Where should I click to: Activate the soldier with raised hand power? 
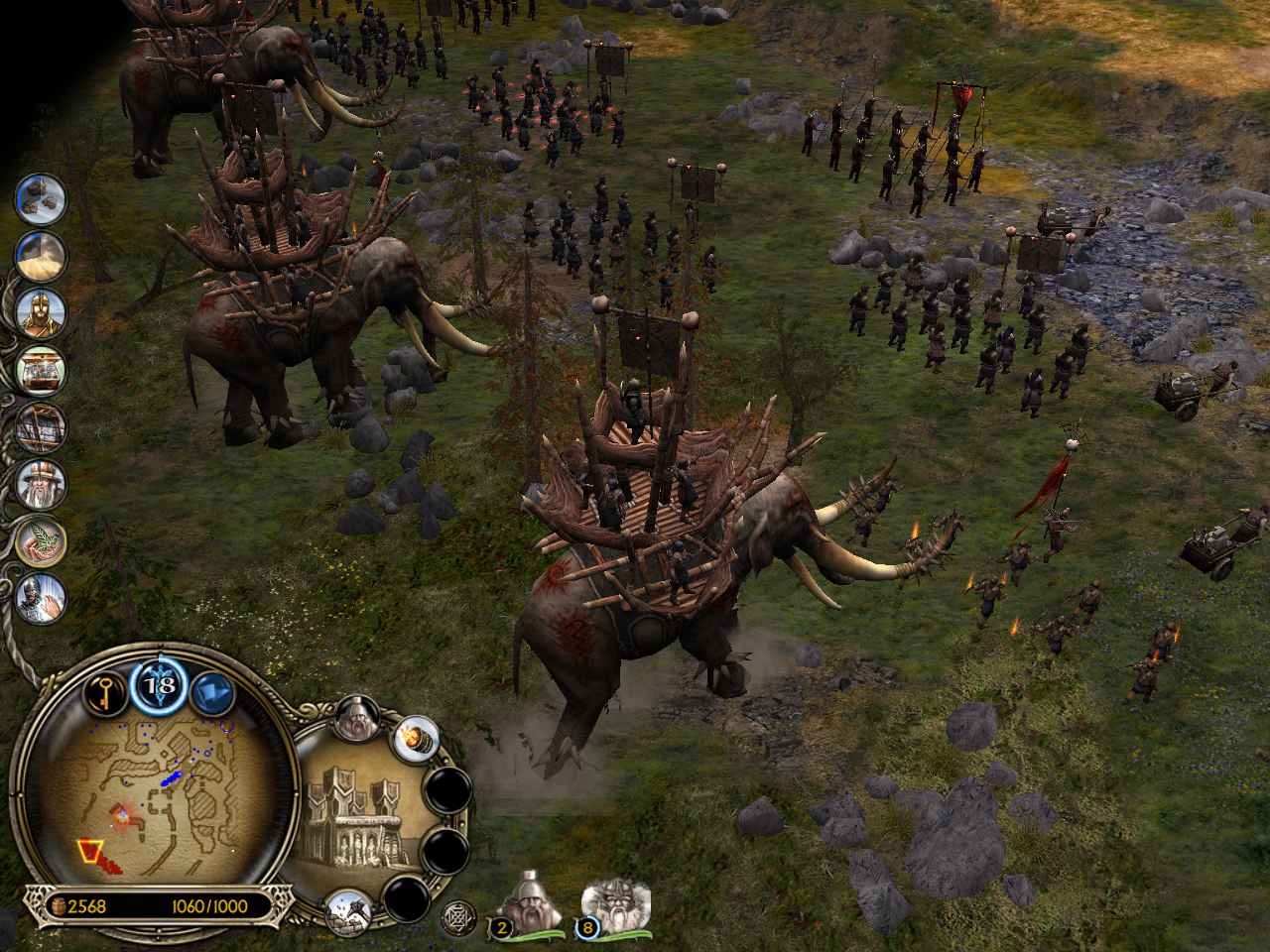point(41,598)
